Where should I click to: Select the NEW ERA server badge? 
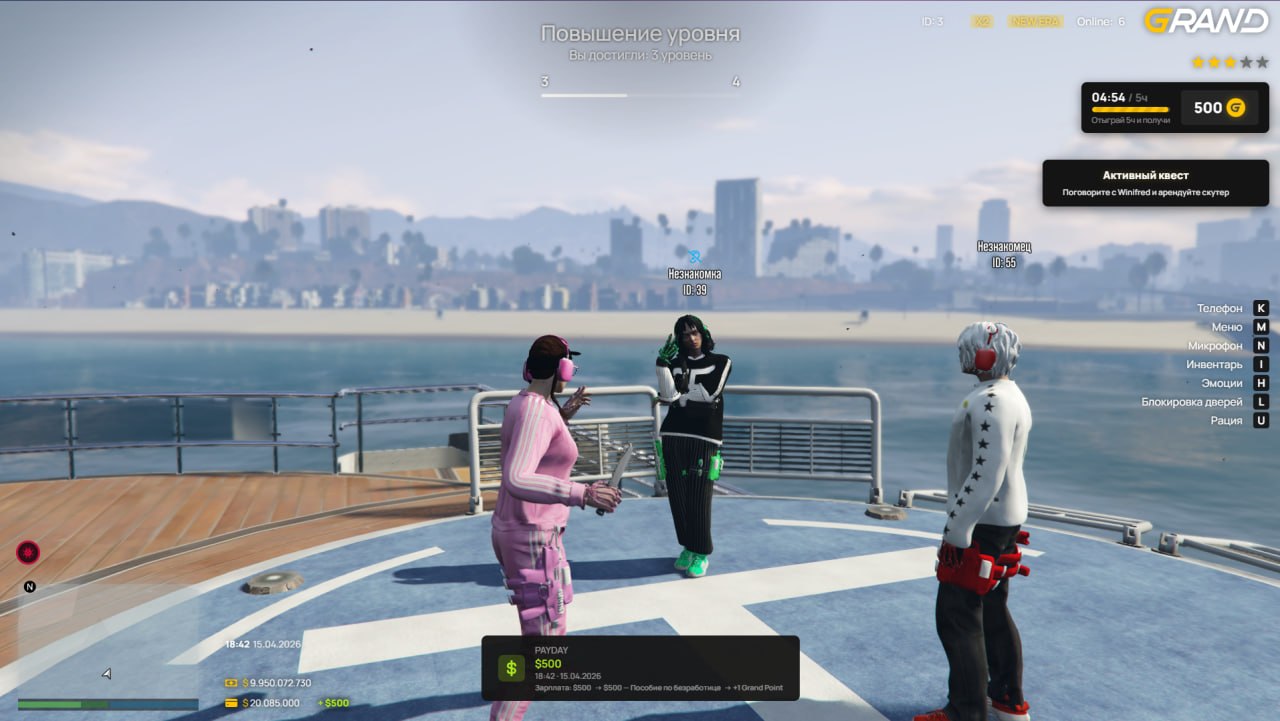point(1035,22)
